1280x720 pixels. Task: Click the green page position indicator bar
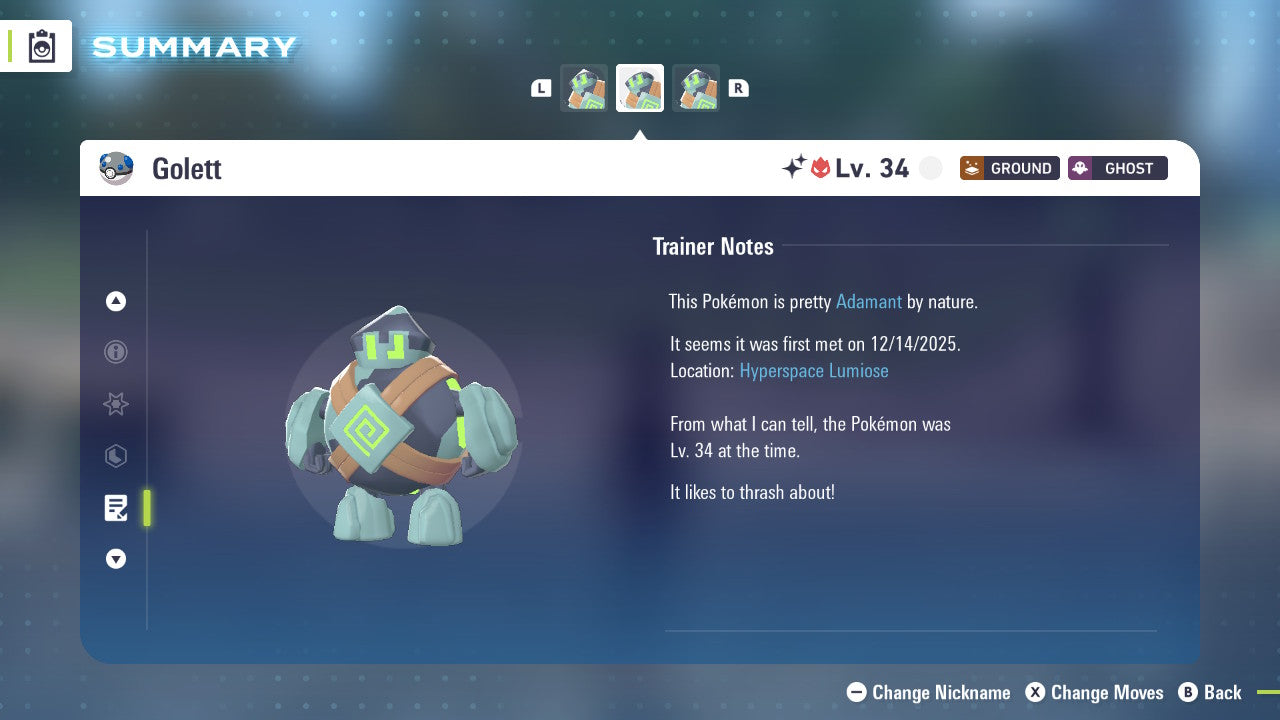[147, 508]
